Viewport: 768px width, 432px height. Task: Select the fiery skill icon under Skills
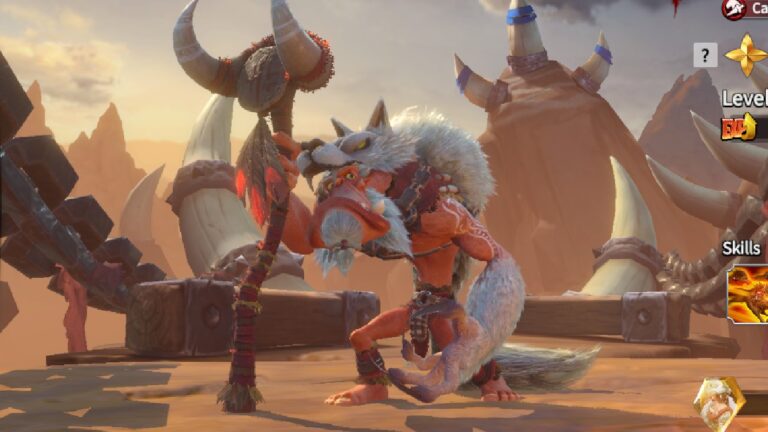pyautogui.click(x=749, y=293)
